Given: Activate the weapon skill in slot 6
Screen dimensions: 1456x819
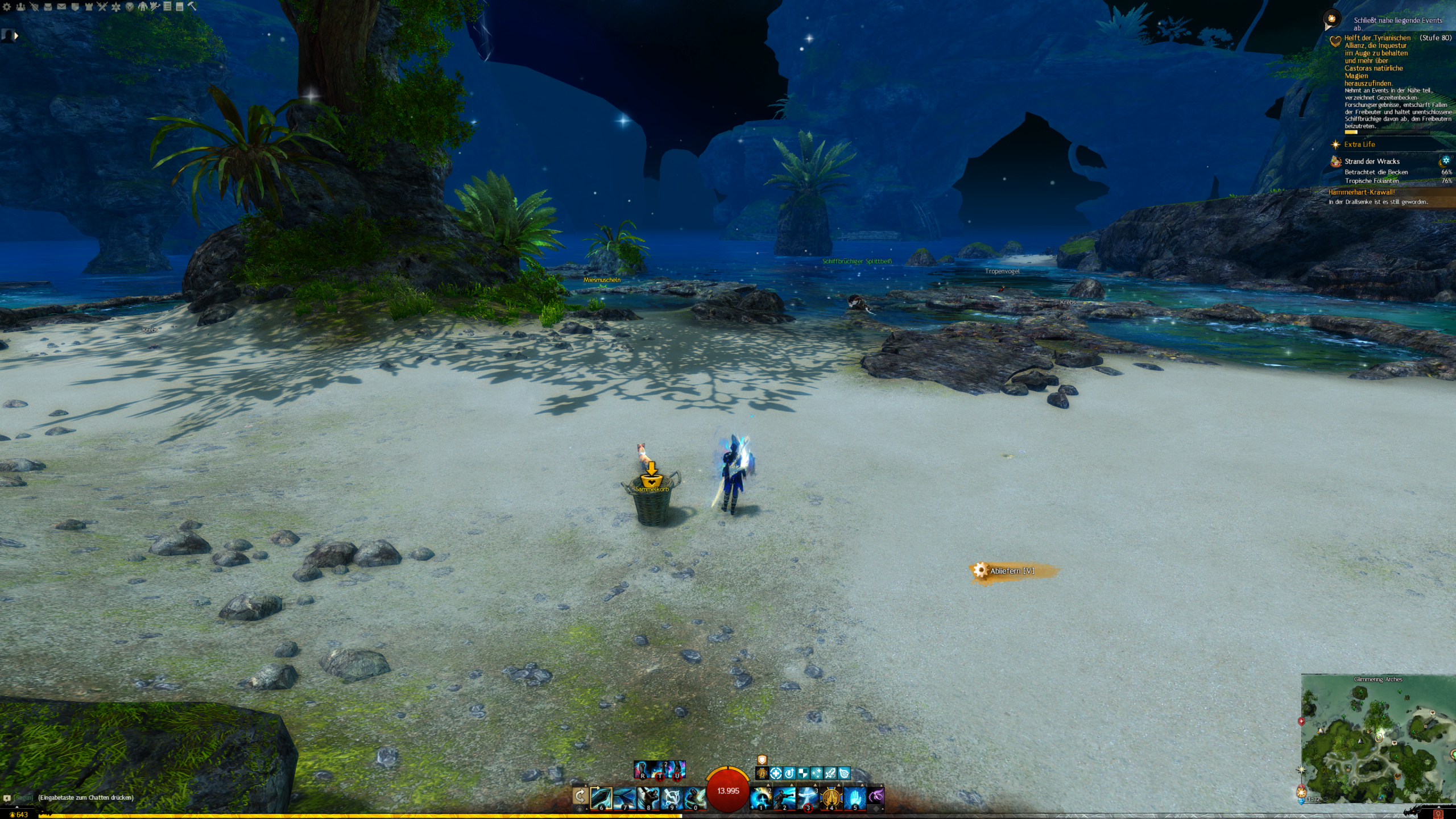Looking at the screenshot, I should pyautogui.click(x=601, y=798).
